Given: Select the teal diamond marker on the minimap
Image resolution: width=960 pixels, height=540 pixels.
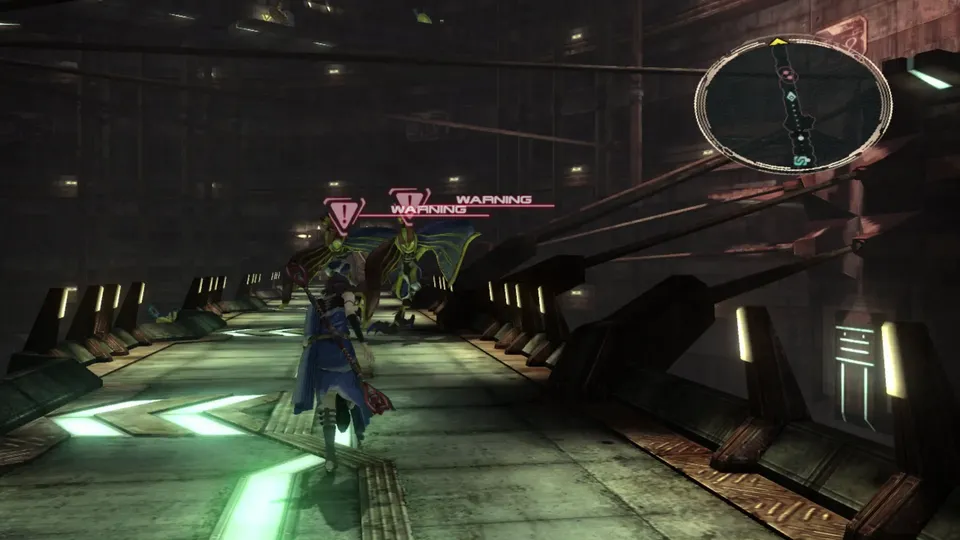Looking at the screenshot, I should click(791, 97).
